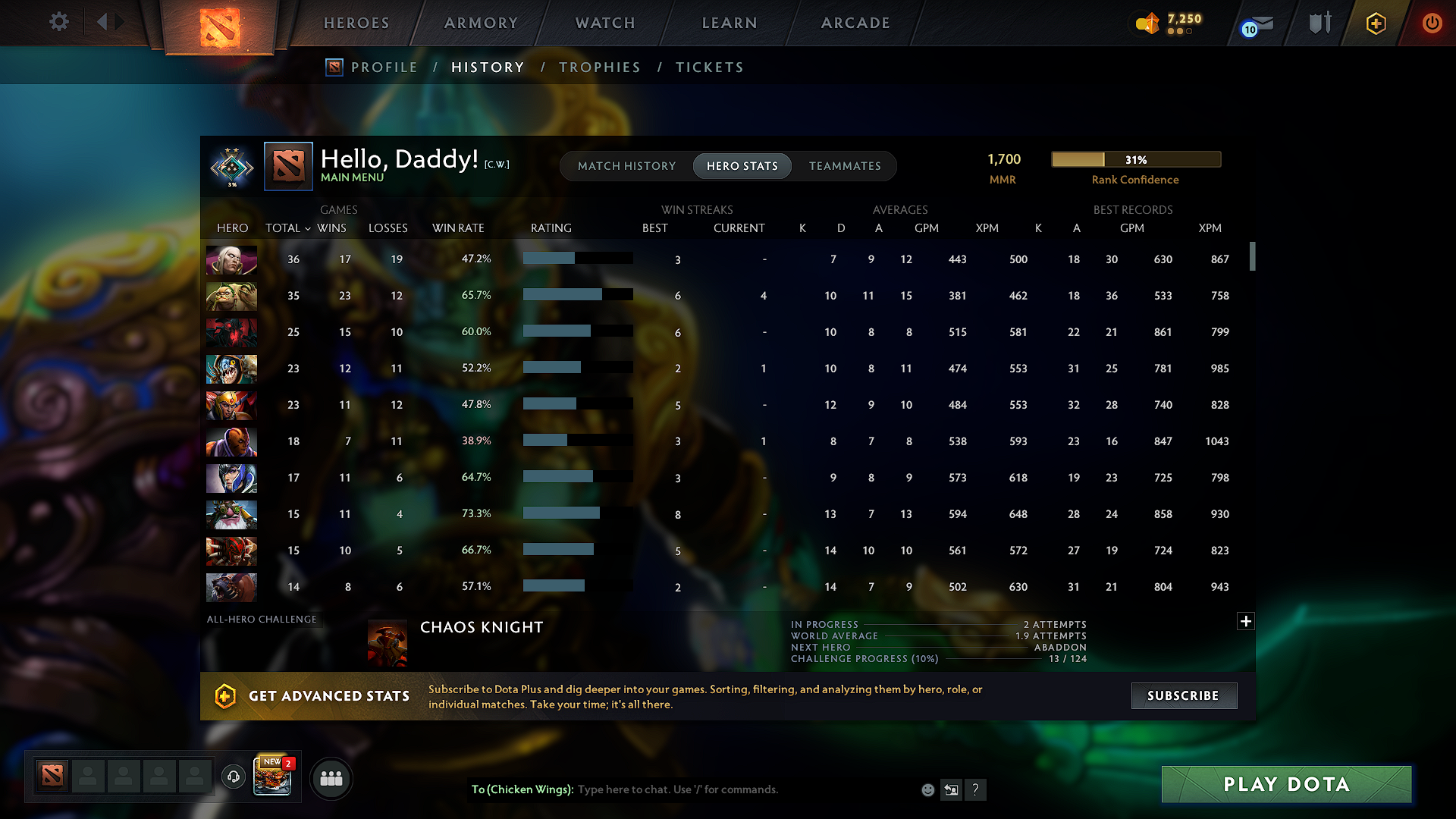
Task: Switch to the Match History tab
Action: (626, 165)
